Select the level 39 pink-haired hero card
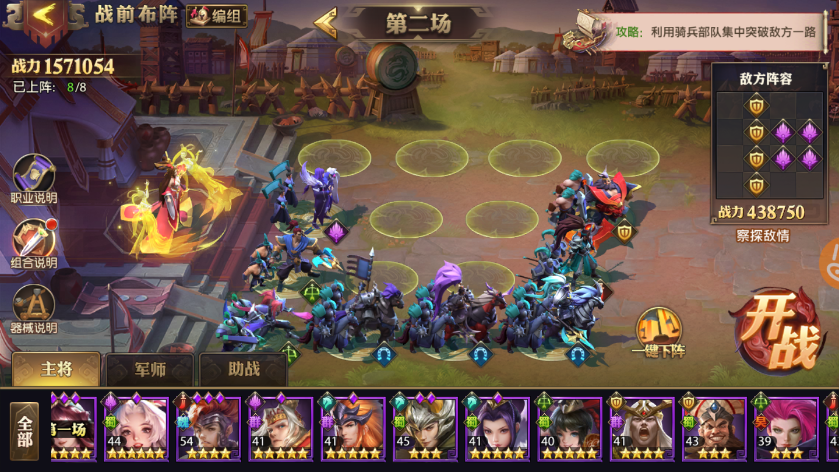839x472 pixels. 785,428
